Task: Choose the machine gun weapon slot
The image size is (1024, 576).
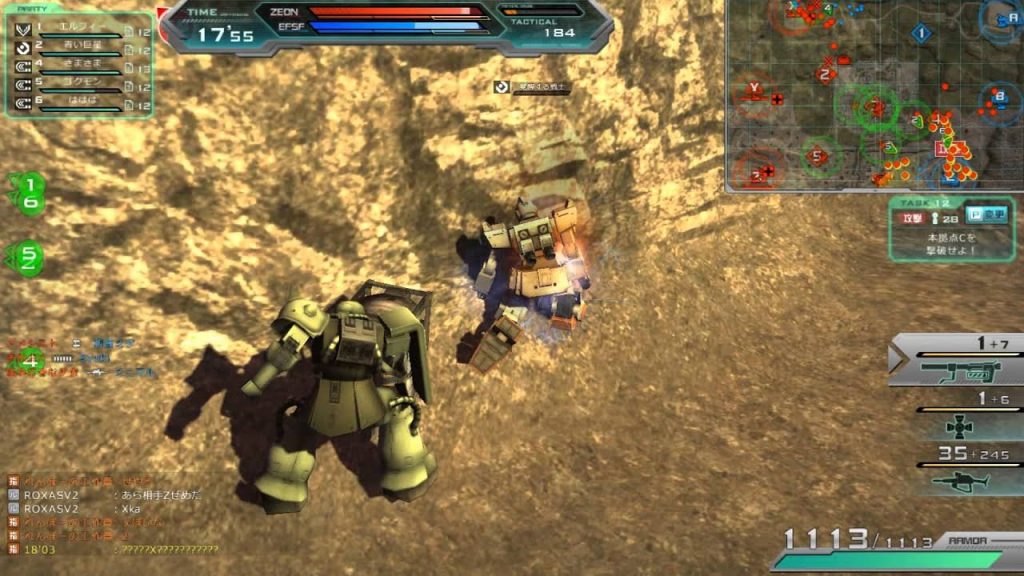Action: tap(960, 481)
